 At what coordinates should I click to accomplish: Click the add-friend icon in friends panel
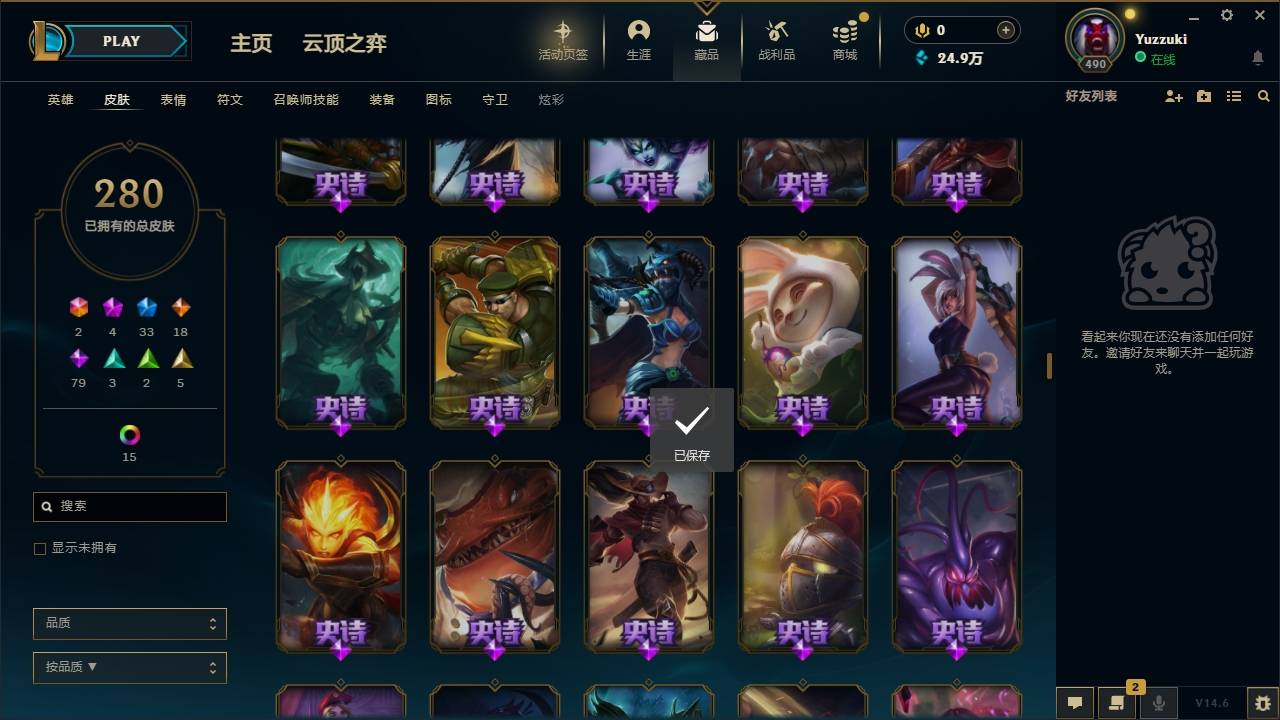click(1172, 96)
